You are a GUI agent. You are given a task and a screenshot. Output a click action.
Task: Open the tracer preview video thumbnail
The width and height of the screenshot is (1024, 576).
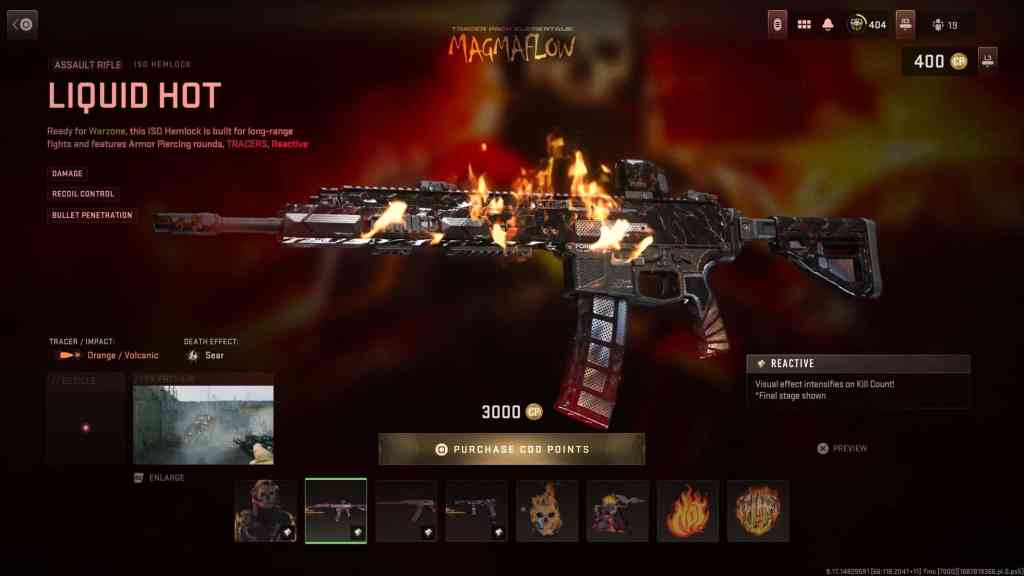(x=203, y=425)
